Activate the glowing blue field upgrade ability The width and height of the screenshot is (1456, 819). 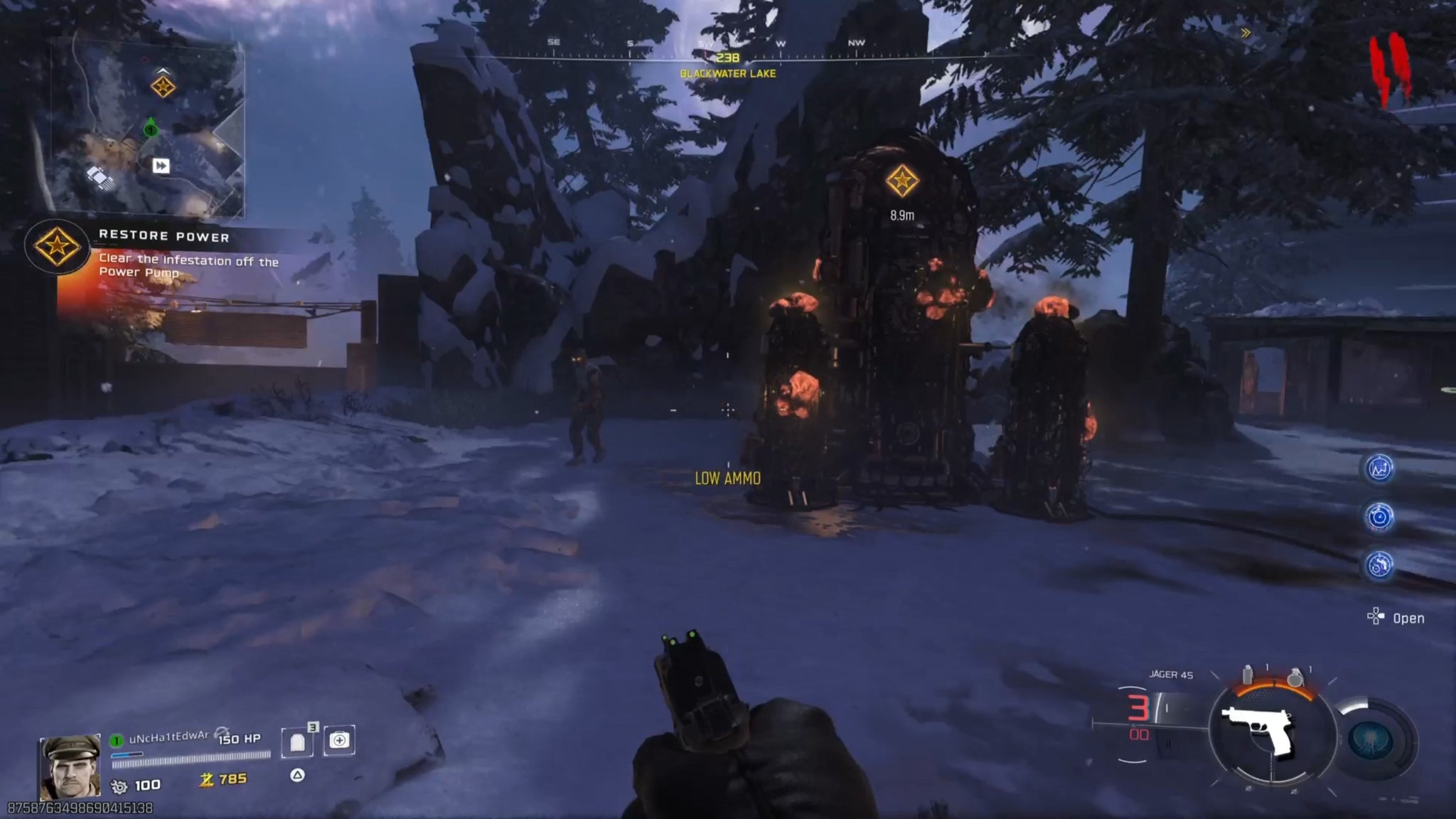pos(1371,742)
